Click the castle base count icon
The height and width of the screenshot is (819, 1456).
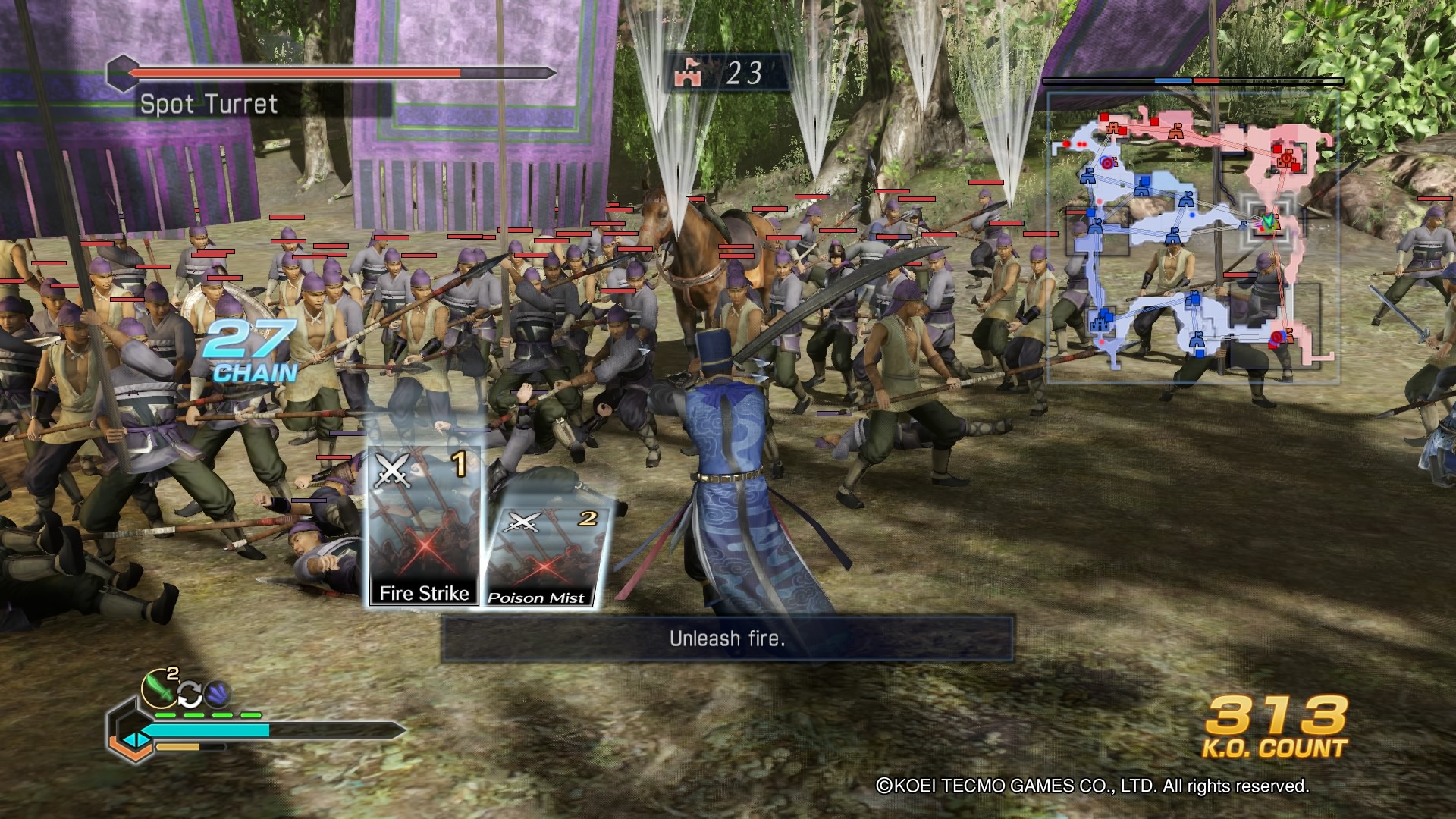coord(689,74)
